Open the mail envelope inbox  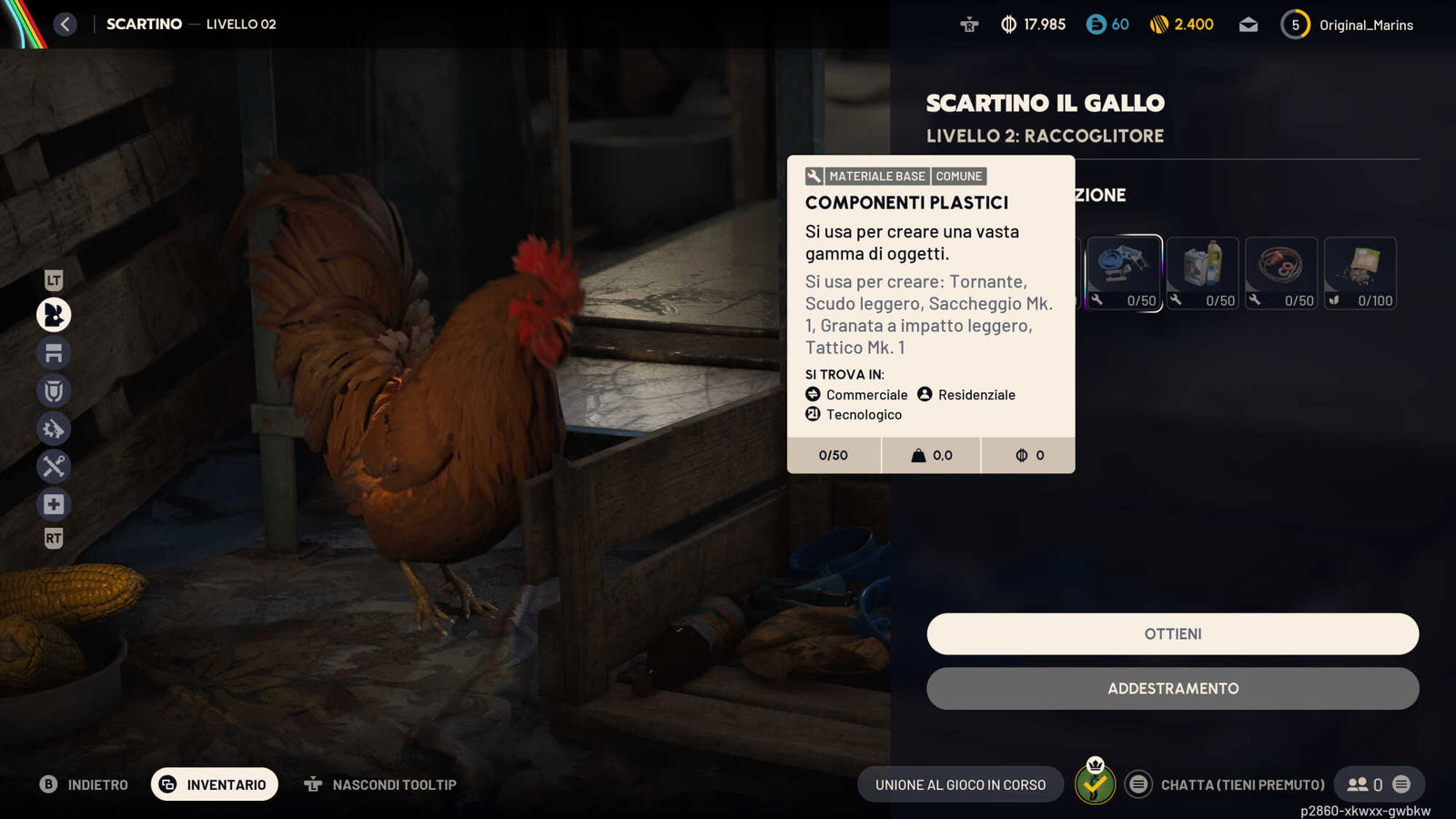coord(1249,25)
